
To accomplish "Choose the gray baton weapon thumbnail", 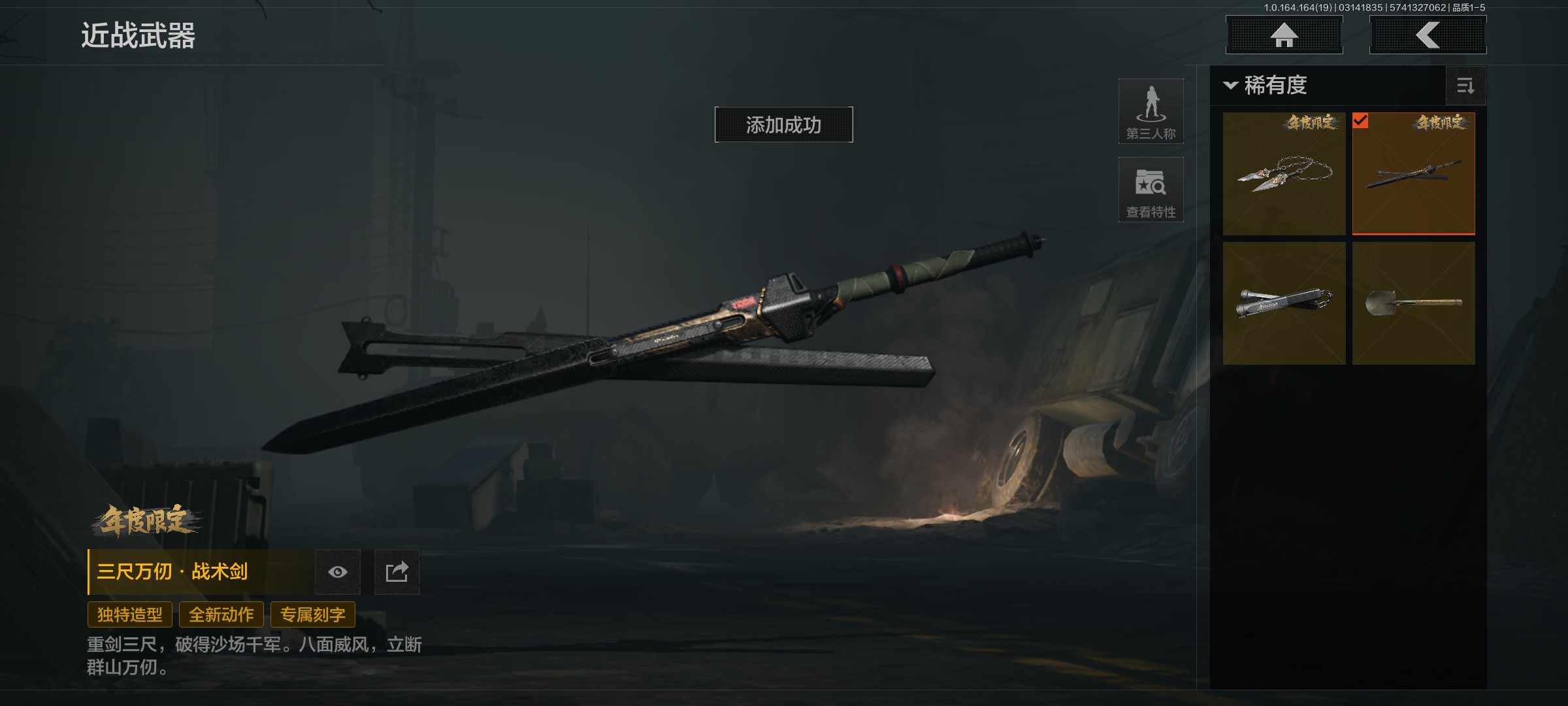I will point(1284,303).
